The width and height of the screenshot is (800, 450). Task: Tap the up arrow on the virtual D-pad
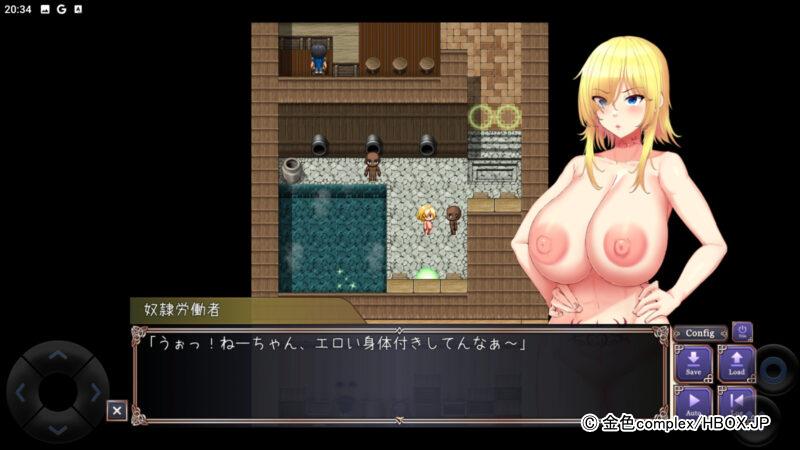click(58, 355)
